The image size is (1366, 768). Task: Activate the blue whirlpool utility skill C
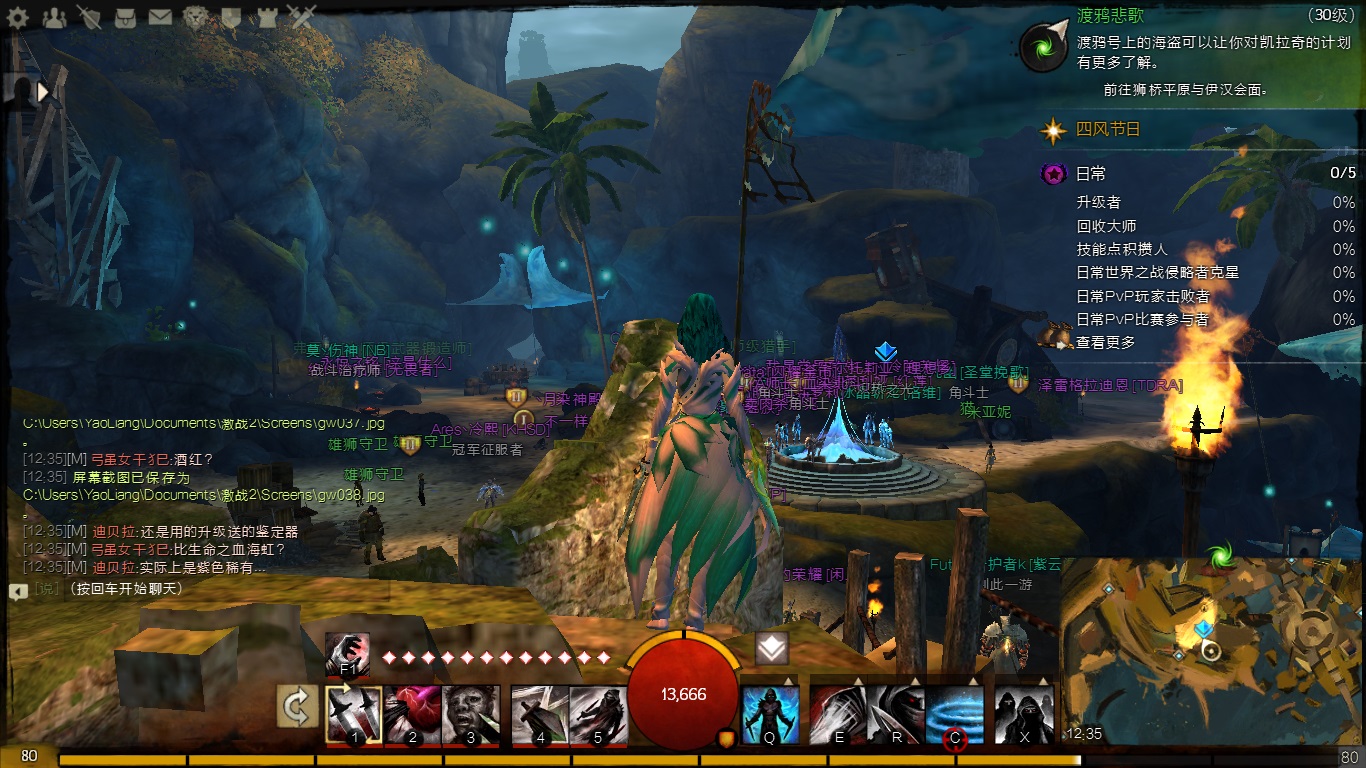click(955, 715)
